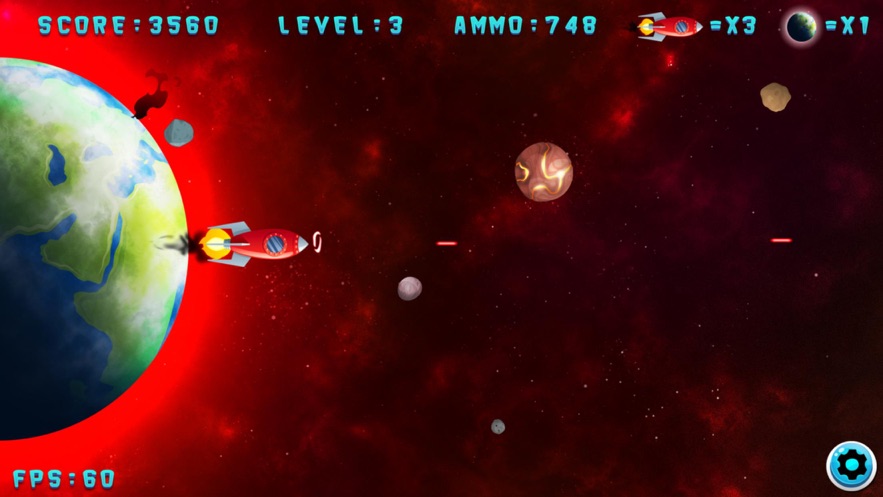Open the settings gear button
883x497 pixels.
coord(851,465)
